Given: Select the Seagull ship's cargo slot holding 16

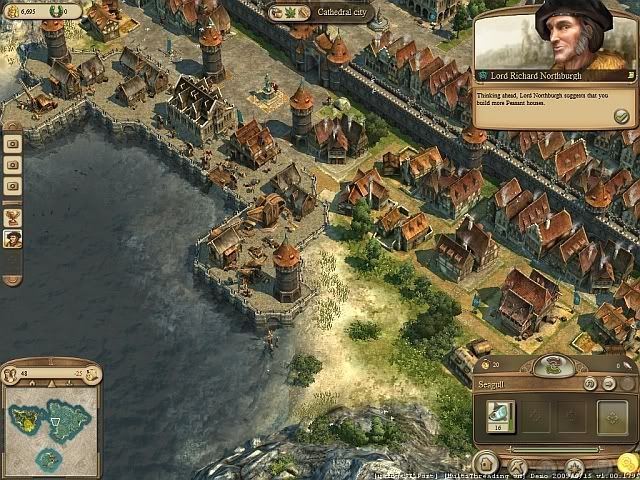Looking at the screenshot, I should 500,416.
